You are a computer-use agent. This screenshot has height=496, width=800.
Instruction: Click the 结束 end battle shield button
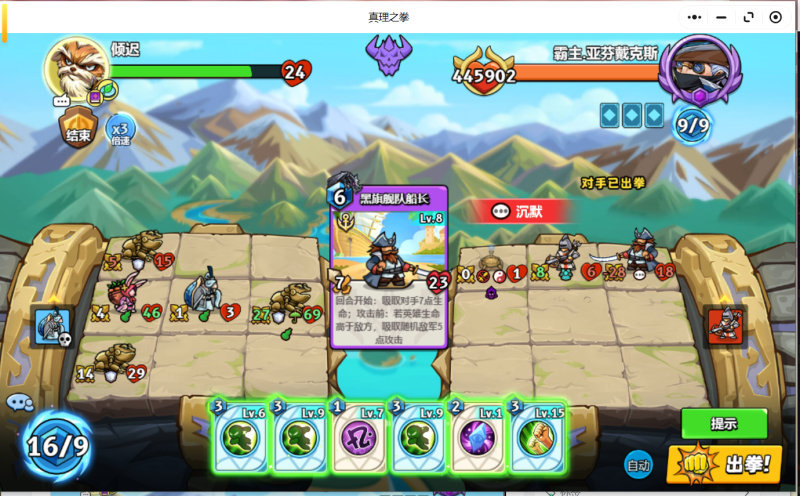(76, 131)
